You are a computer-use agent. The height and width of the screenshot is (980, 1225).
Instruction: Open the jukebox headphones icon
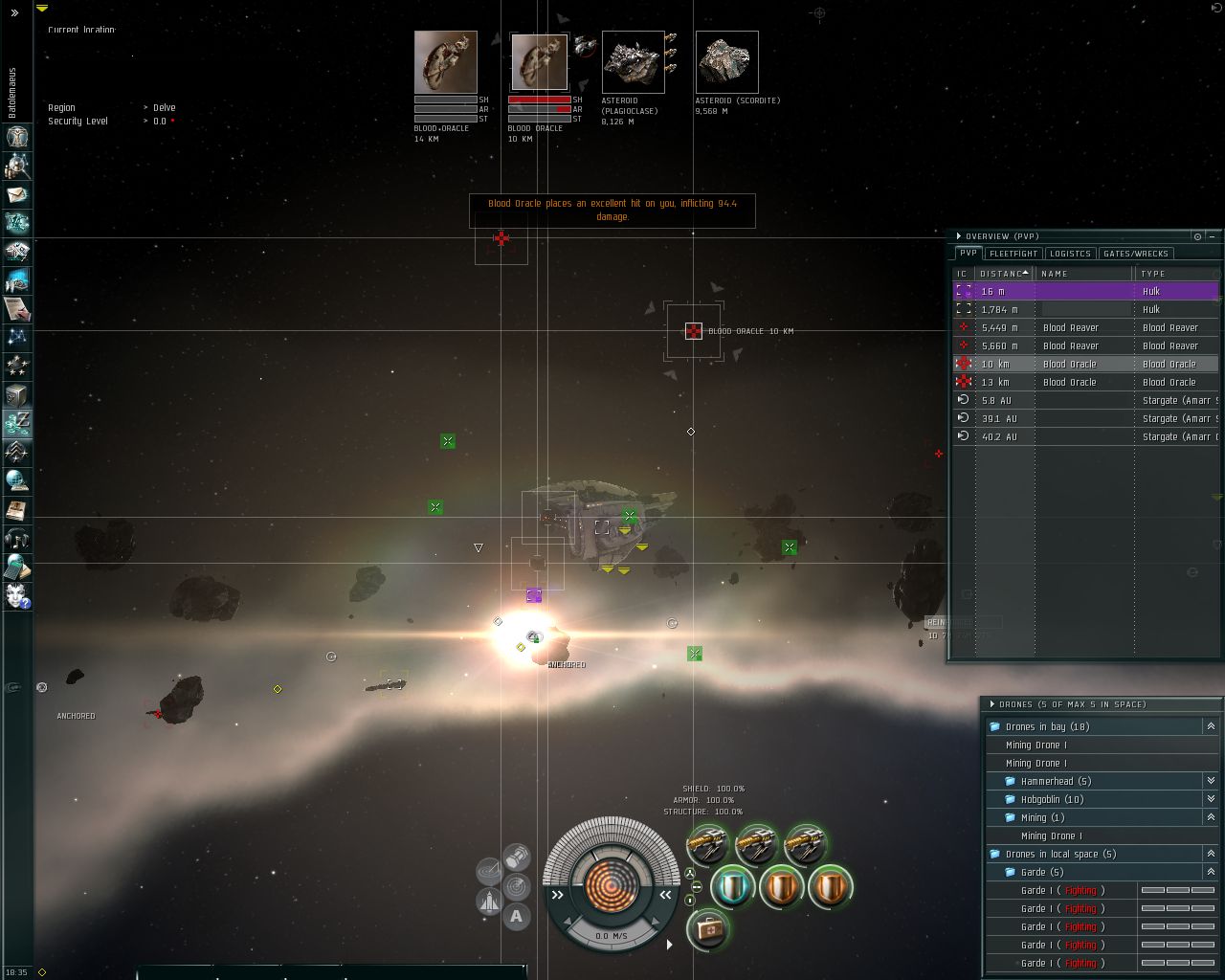[x=17, y=538]
